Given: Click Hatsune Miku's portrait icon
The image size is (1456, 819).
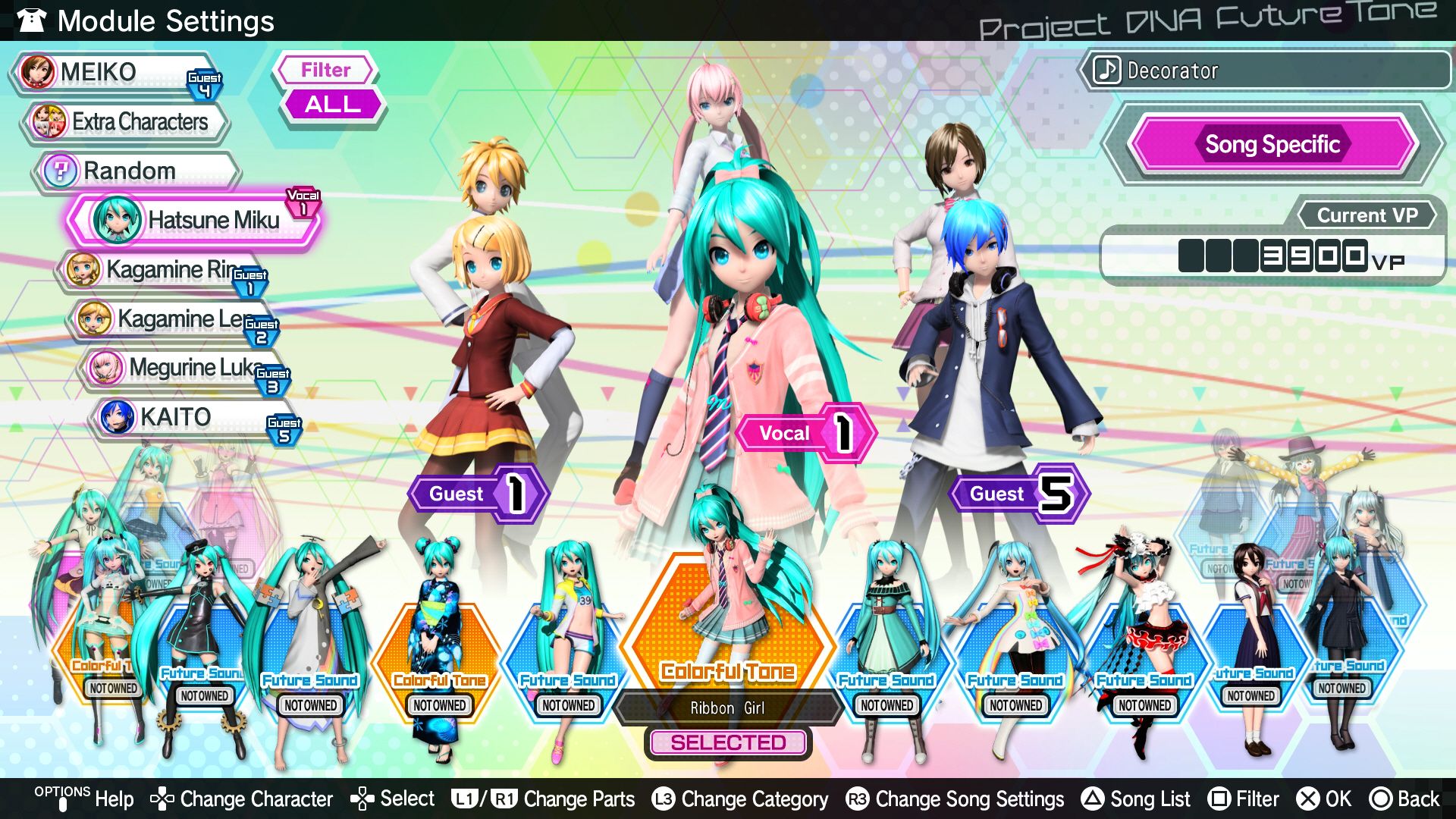Looking at the screenshot, I should [x=118, y=221].
